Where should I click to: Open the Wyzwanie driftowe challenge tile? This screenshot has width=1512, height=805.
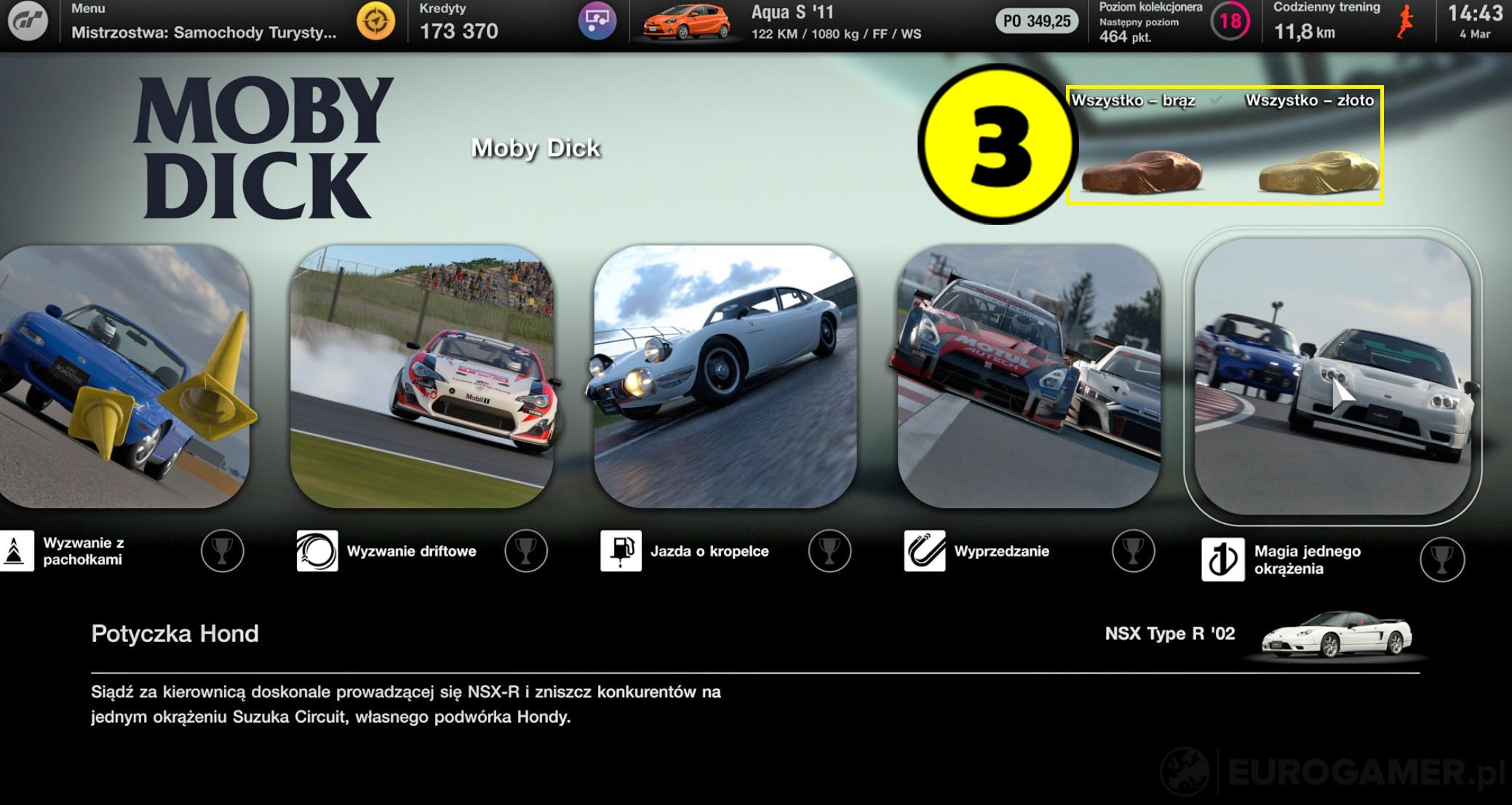pyautogui.click(x=421, y=376)
